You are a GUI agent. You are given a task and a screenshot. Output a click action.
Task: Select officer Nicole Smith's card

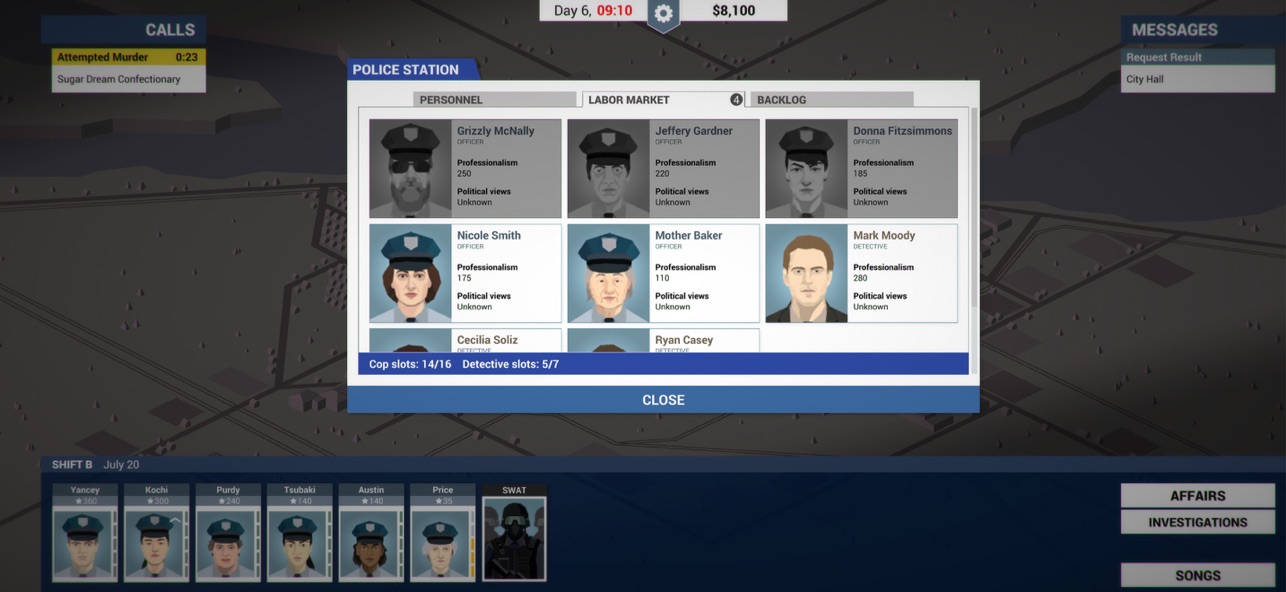[x=465, y=273]
